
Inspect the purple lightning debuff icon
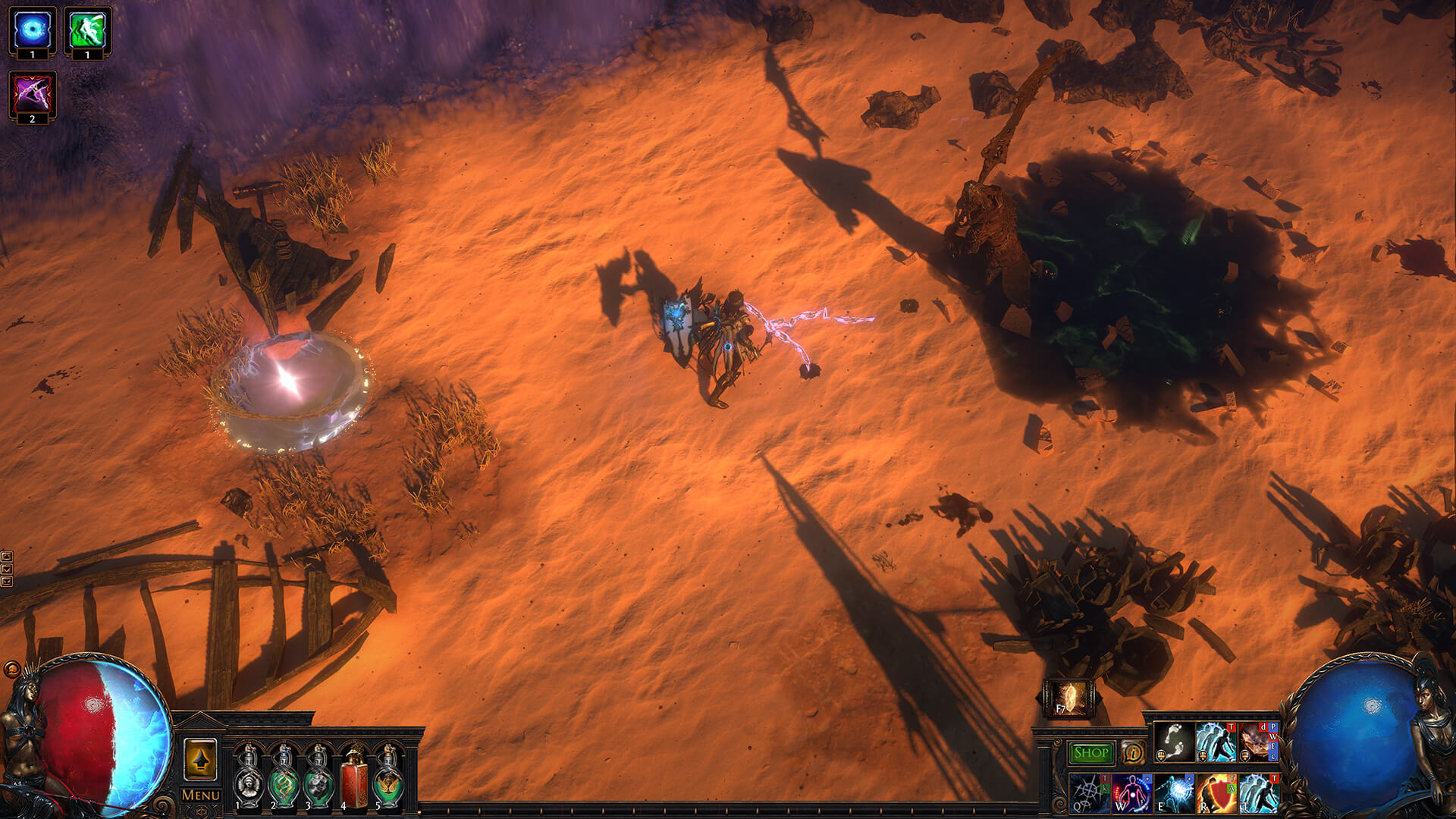(x=33, y=95)
